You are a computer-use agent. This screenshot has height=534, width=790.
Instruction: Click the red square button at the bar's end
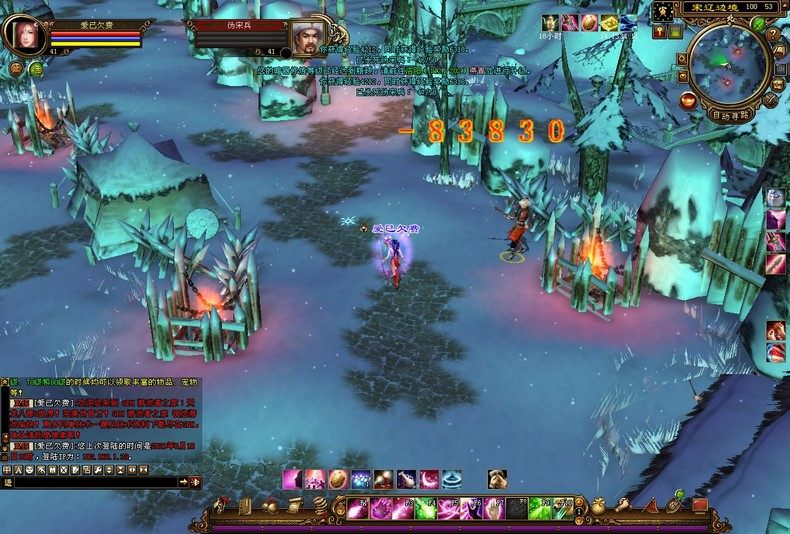[700, 506]
